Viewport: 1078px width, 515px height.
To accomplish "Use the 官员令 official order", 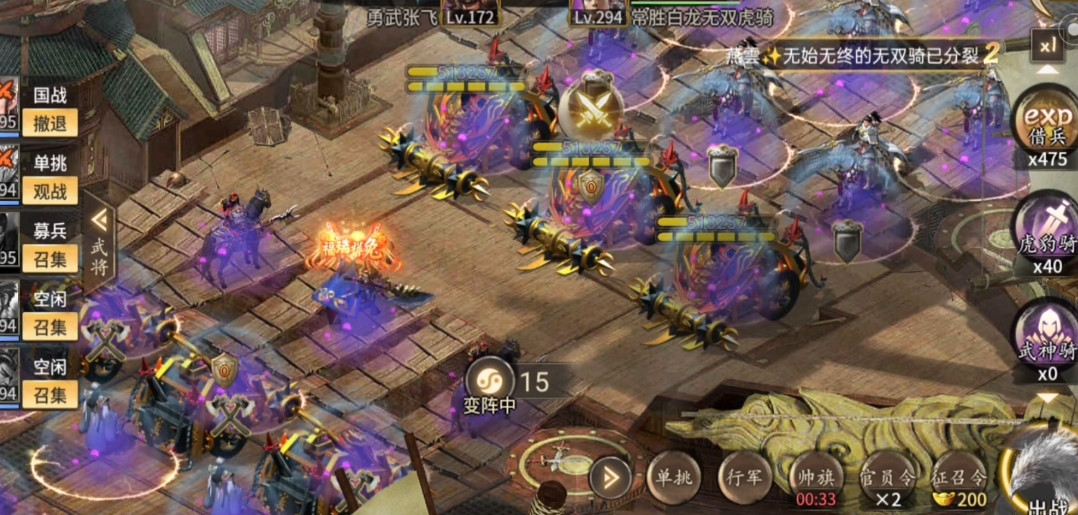I will [x=886, y=477].
